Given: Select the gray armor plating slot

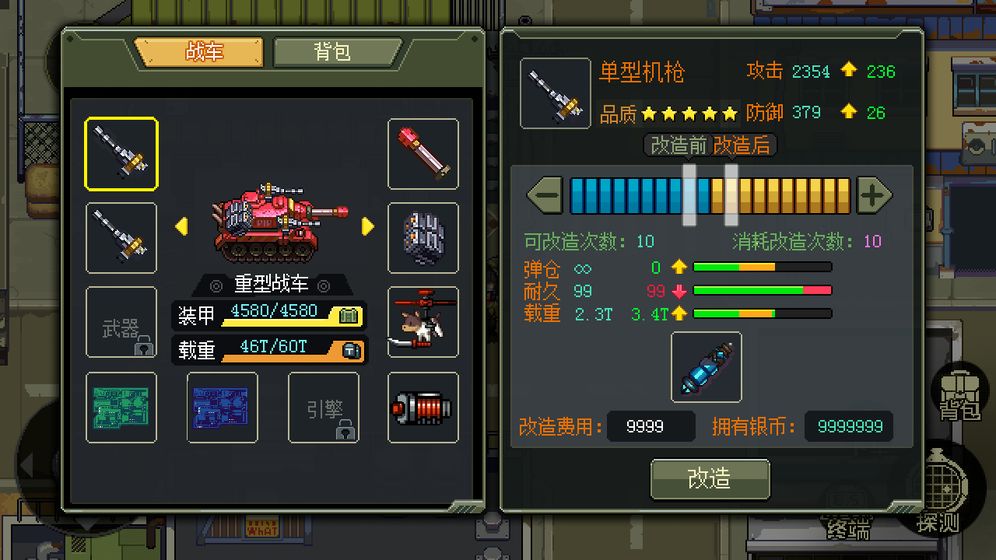Looking at the screenshot, I should [x=423, y=238].
